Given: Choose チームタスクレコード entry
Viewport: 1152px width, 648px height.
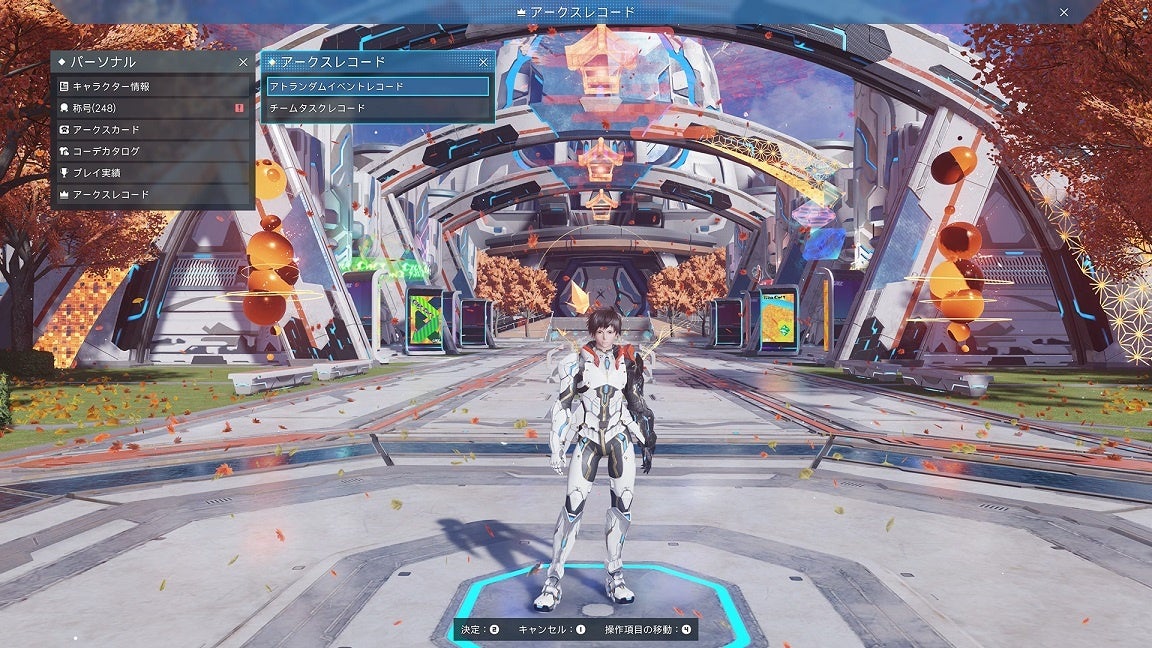Looking at the screenshot, I should point(377,108).
